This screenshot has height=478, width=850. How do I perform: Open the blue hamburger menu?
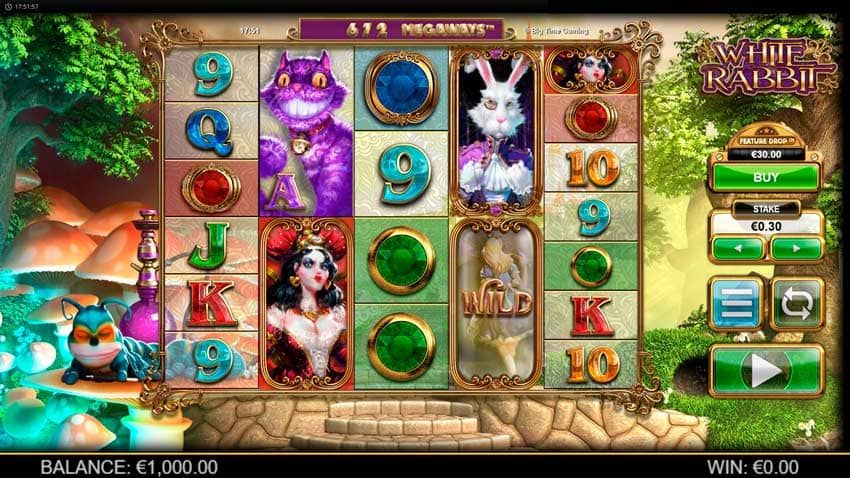pyautogui.click(x=735, y=303)
